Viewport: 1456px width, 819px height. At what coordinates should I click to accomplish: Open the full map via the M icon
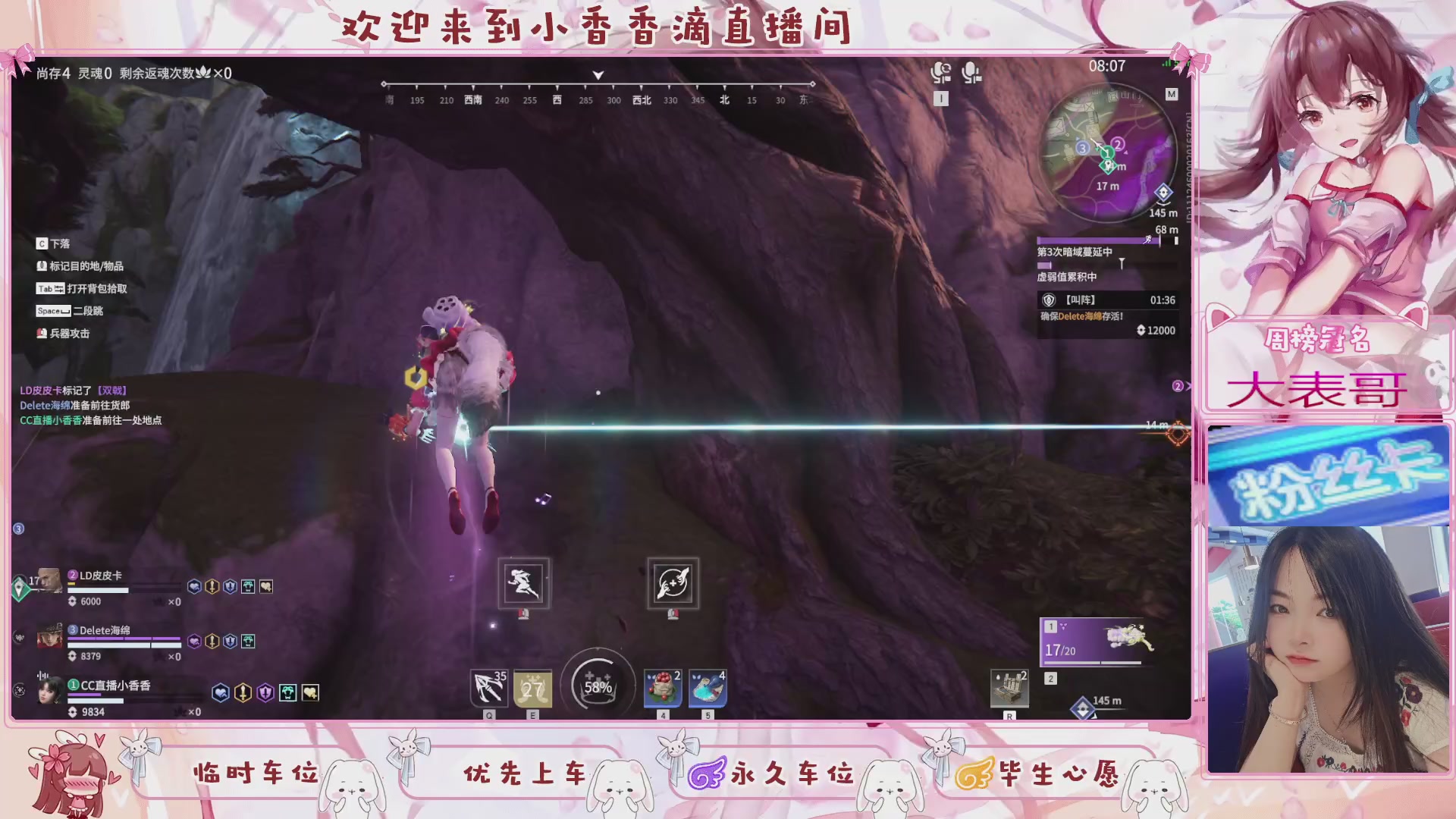(1173, 94)
